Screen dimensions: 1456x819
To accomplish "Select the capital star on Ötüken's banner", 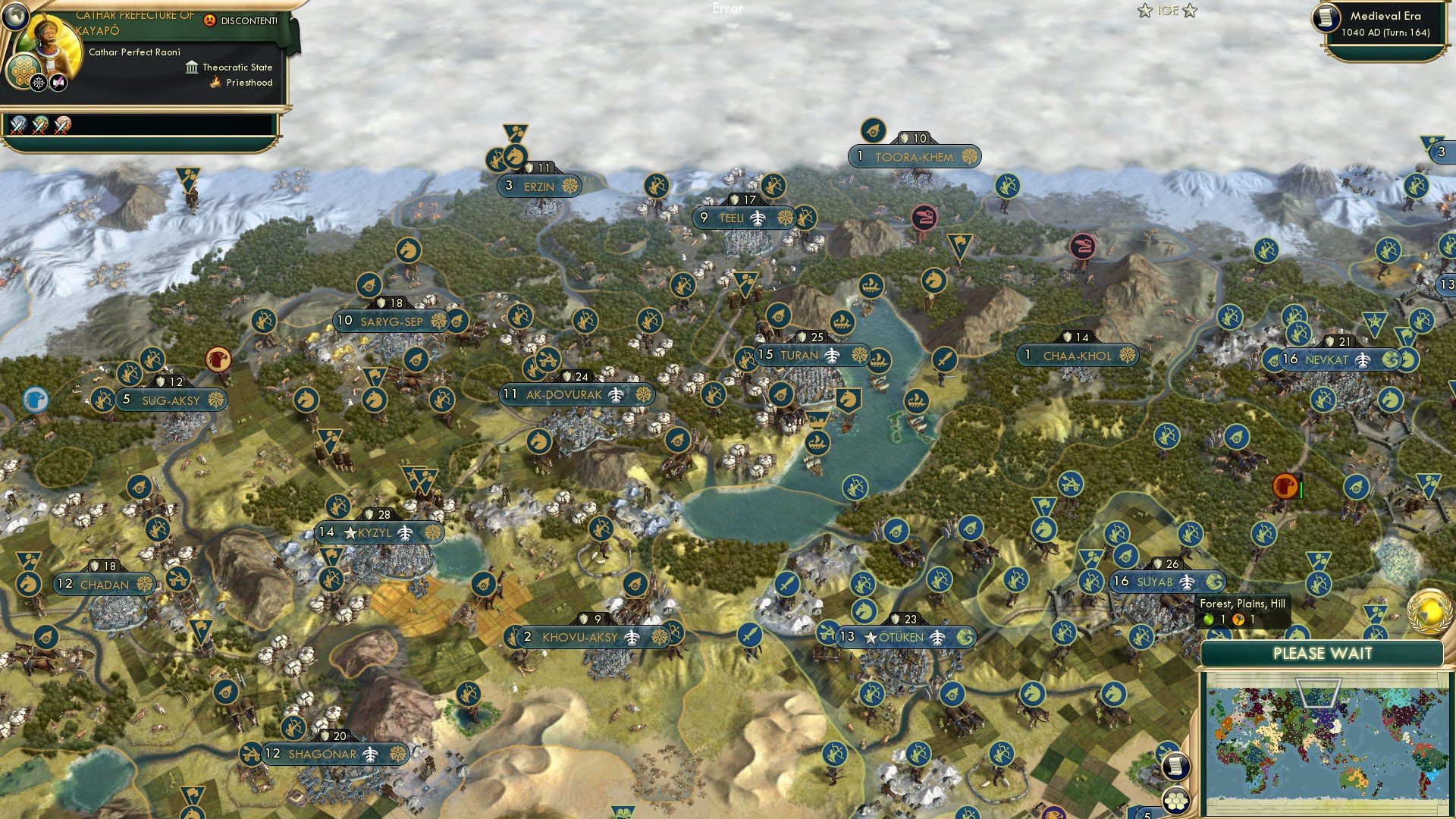I will (x=869, y=638).
